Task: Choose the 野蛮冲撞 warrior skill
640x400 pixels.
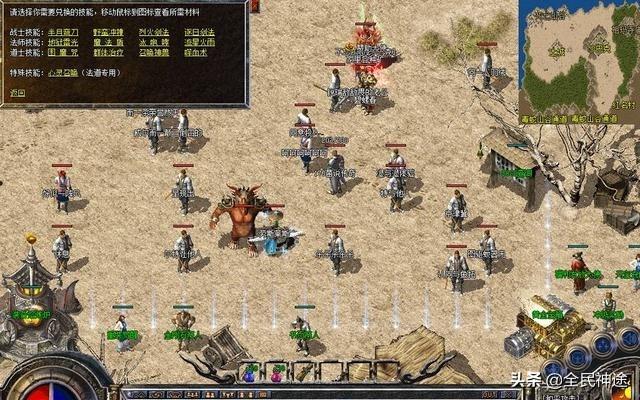Action: tap(106, 32)
